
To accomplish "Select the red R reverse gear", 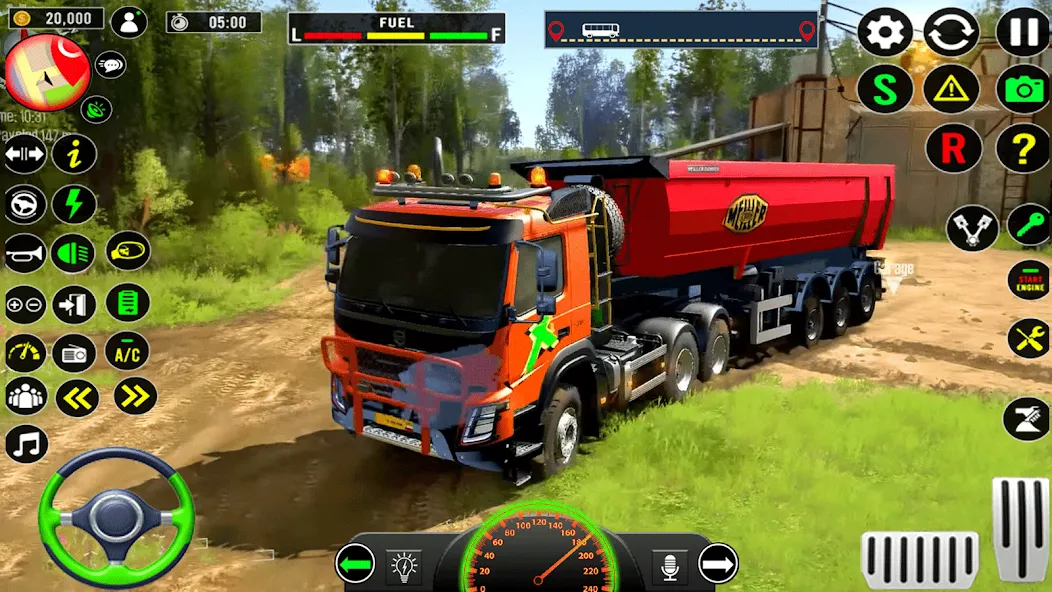I will pyautogui.click(x=953, y=150).
